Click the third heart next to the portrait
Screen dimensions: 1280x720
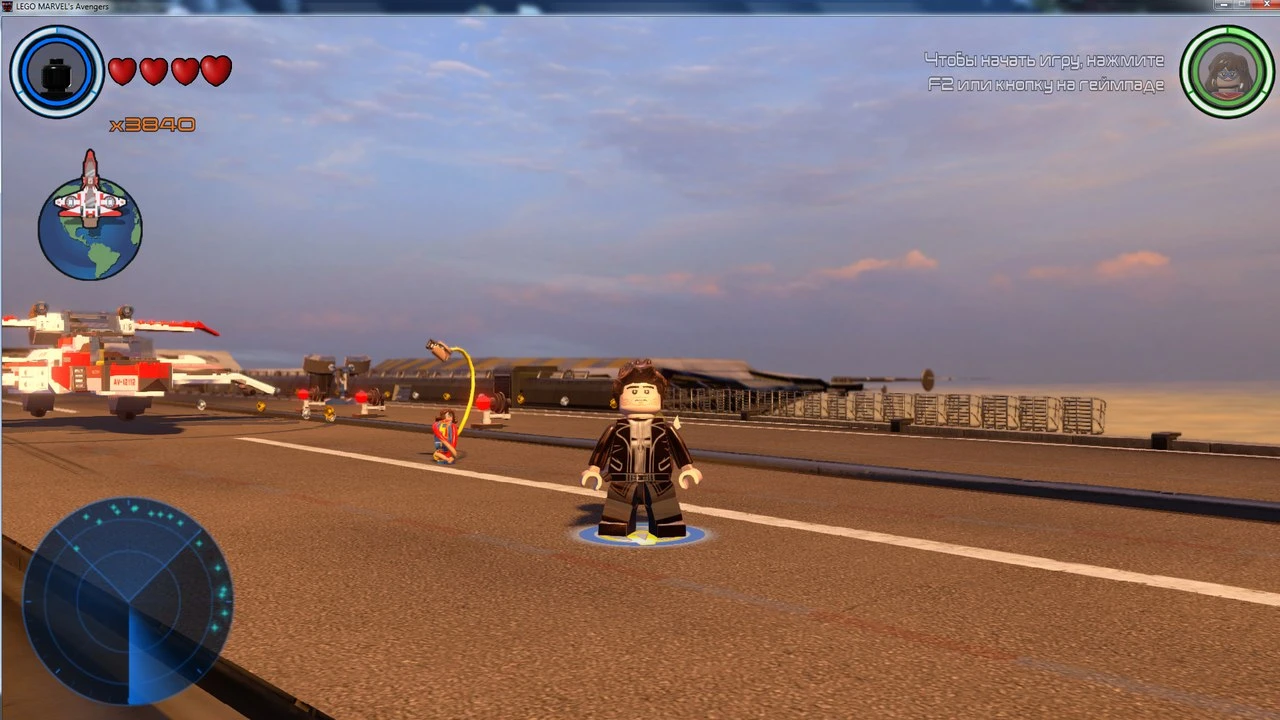pyautogui.click(x=184, y=70)
